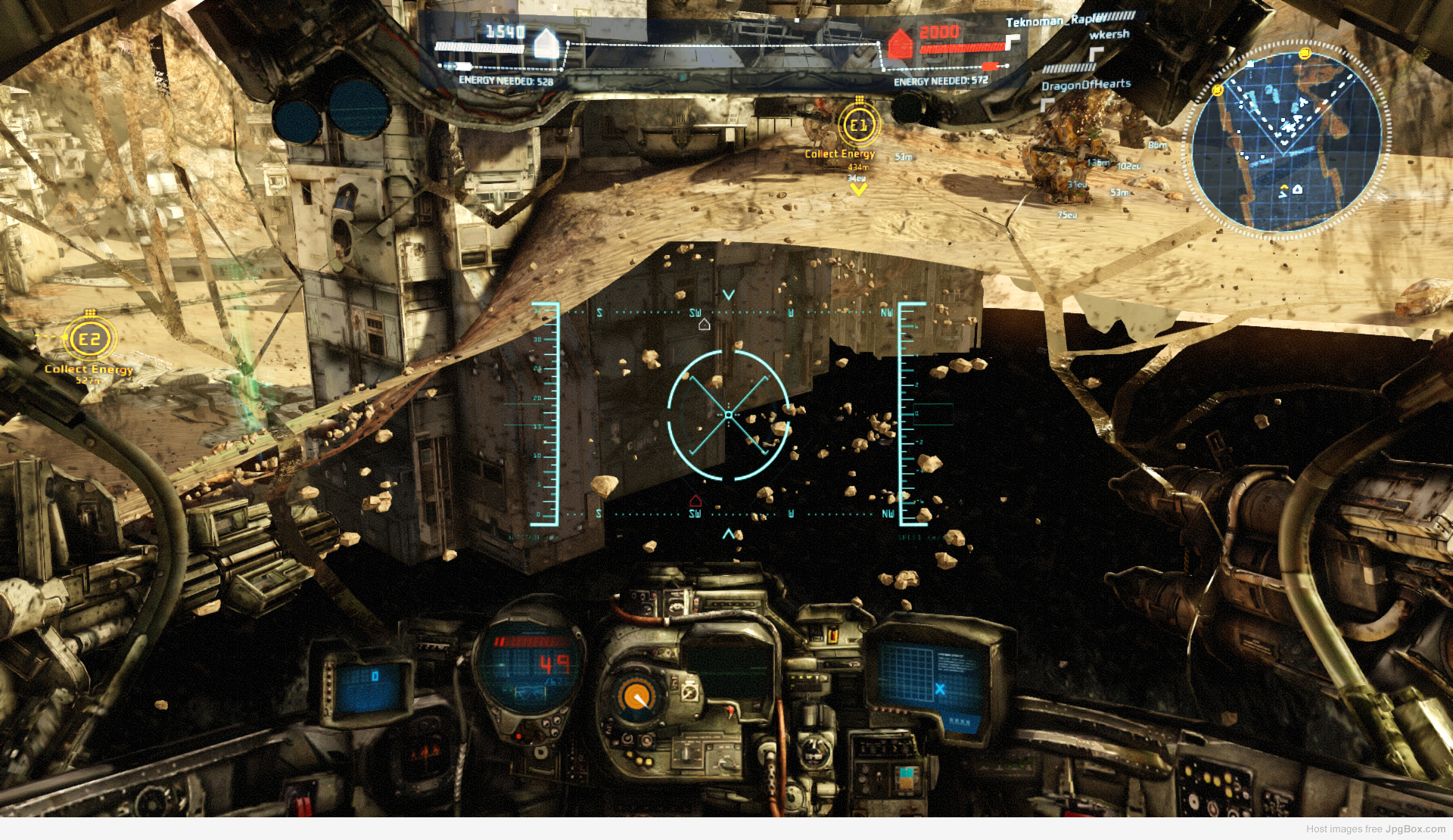Select the E1 Collect Energy objective marker
1453x840 pixels.
(858, 126)
